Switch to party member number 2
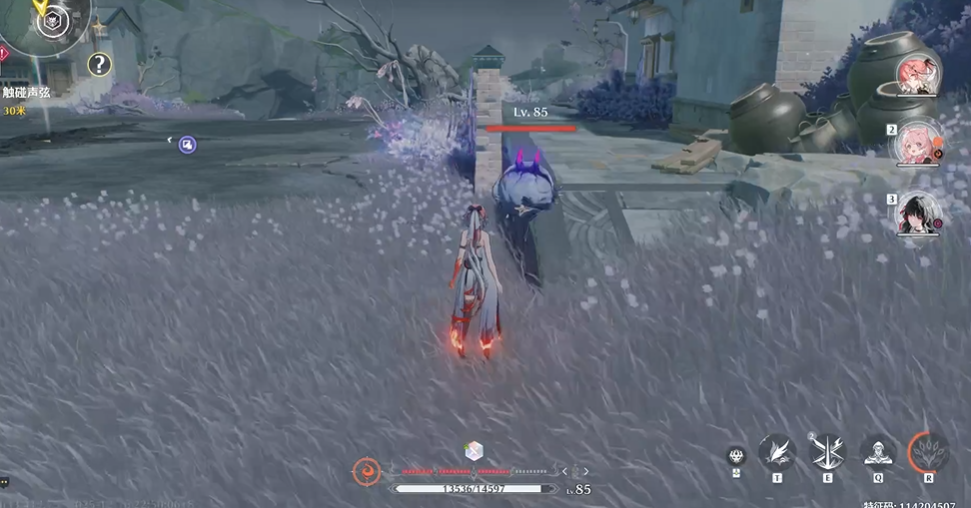This screenshot has width=971, height=508. pos(917,145)
